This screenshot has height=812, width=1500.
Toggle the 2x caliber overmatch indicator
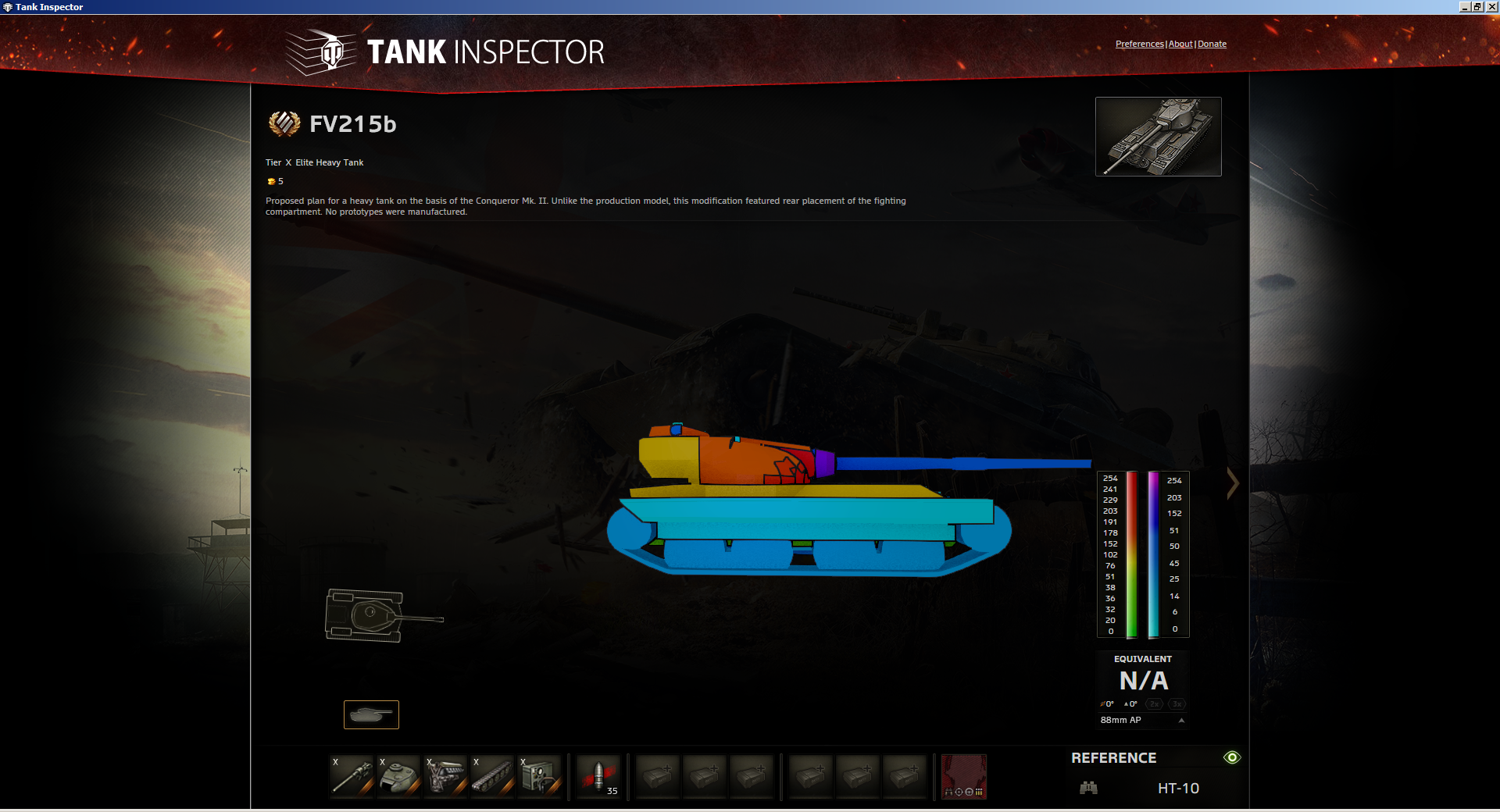(1154, 704)
